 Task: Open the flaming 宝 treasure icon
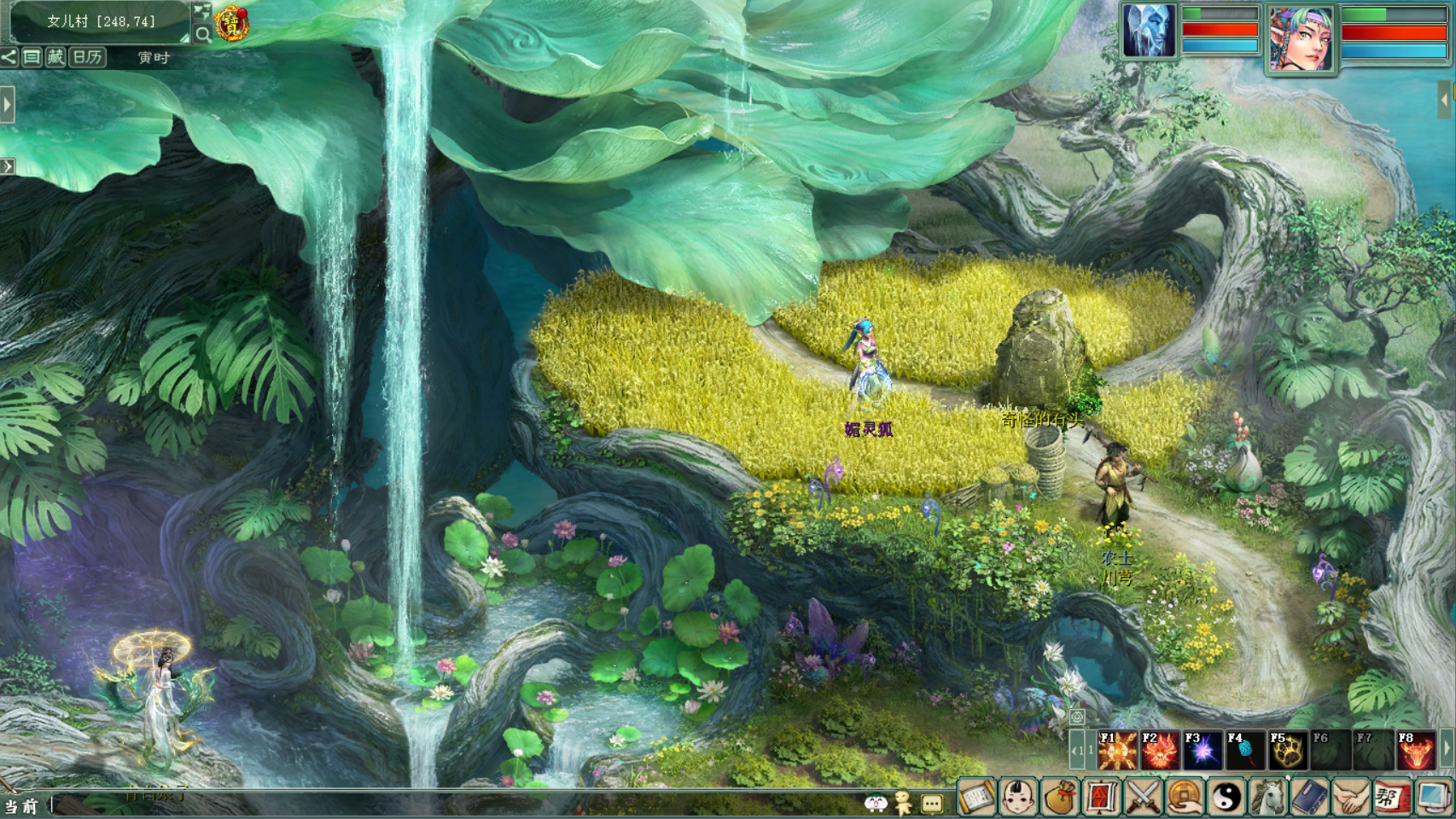[x=232, y=24]
